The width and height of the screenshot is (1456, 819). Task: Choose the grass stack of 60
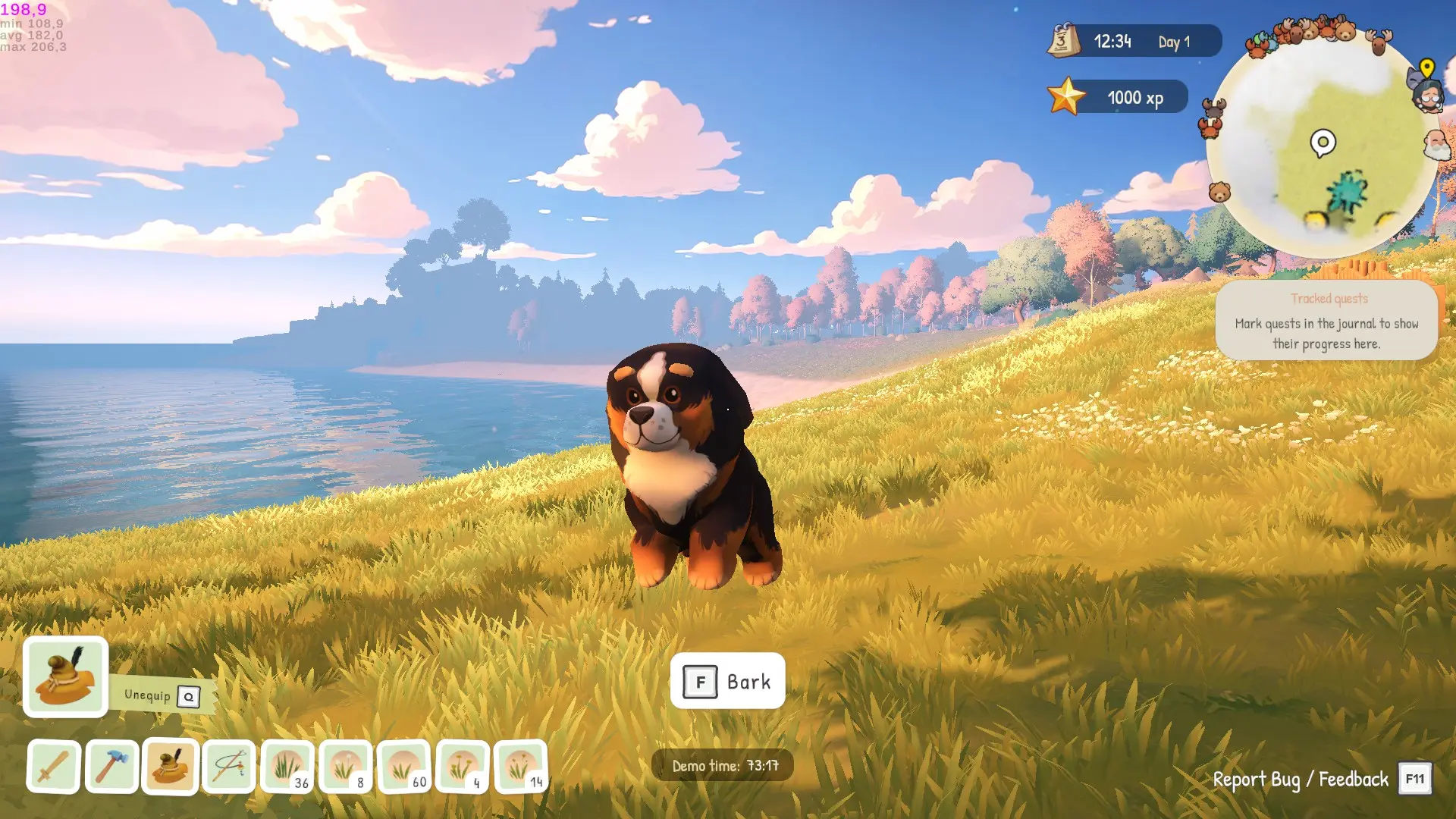click(x=404, y=767)
